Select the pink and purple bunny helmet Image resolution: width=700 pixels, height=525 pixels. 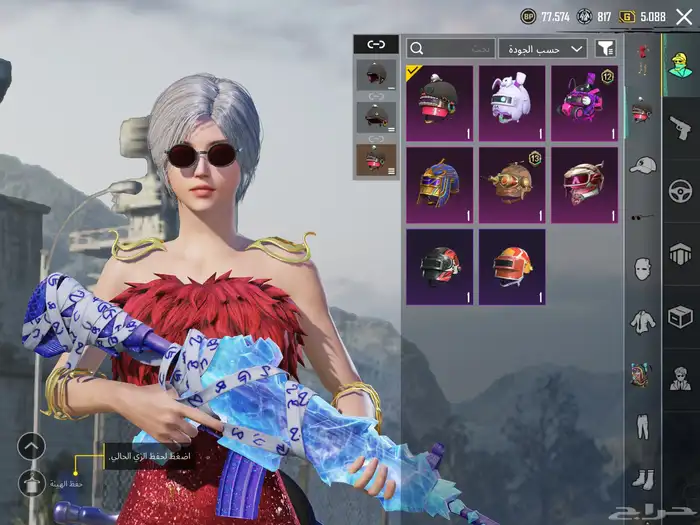[x=584, y=102]
